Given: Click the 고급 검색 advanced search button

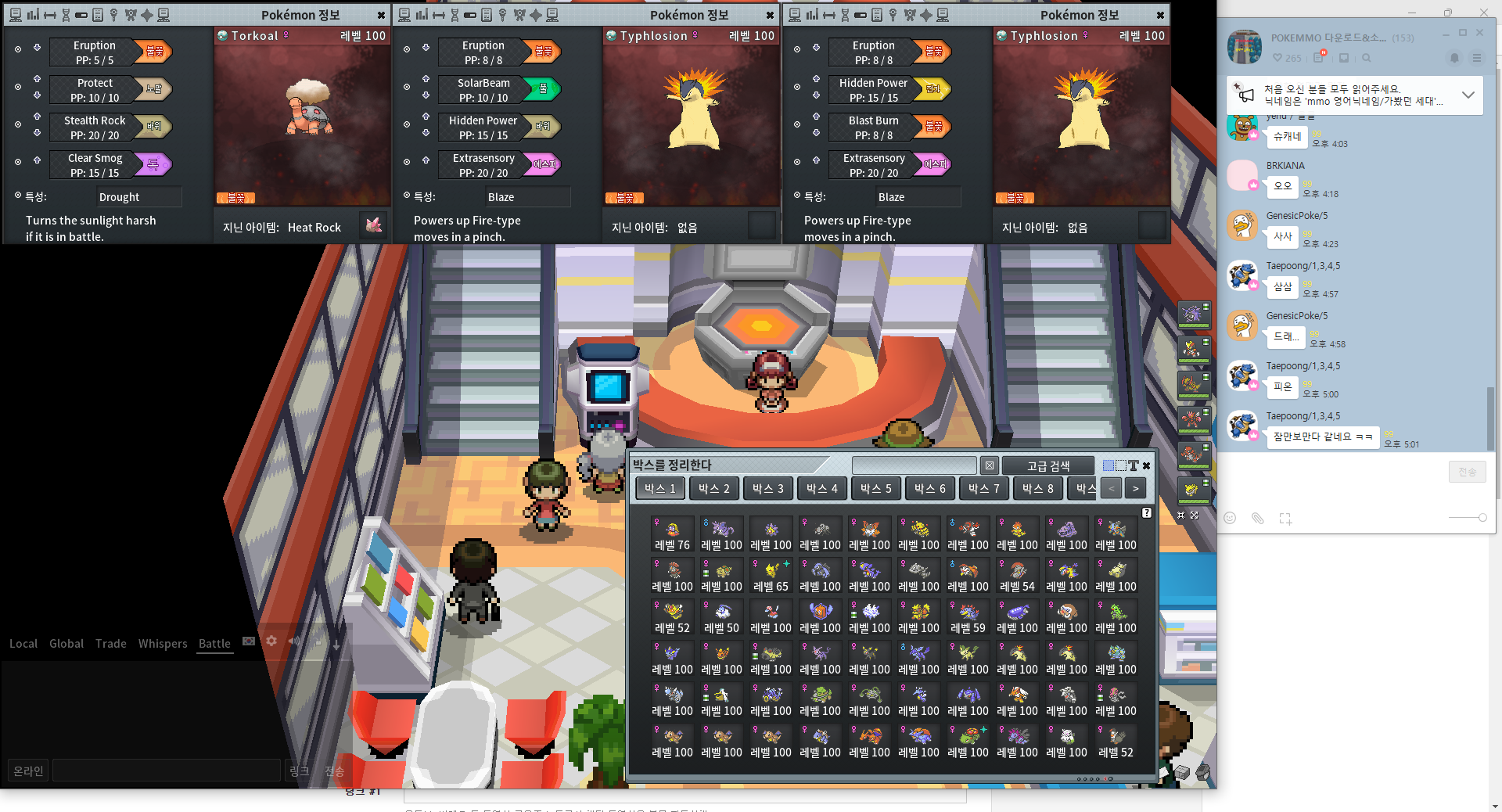Looking at the screenshot, I should point(1047,465).
